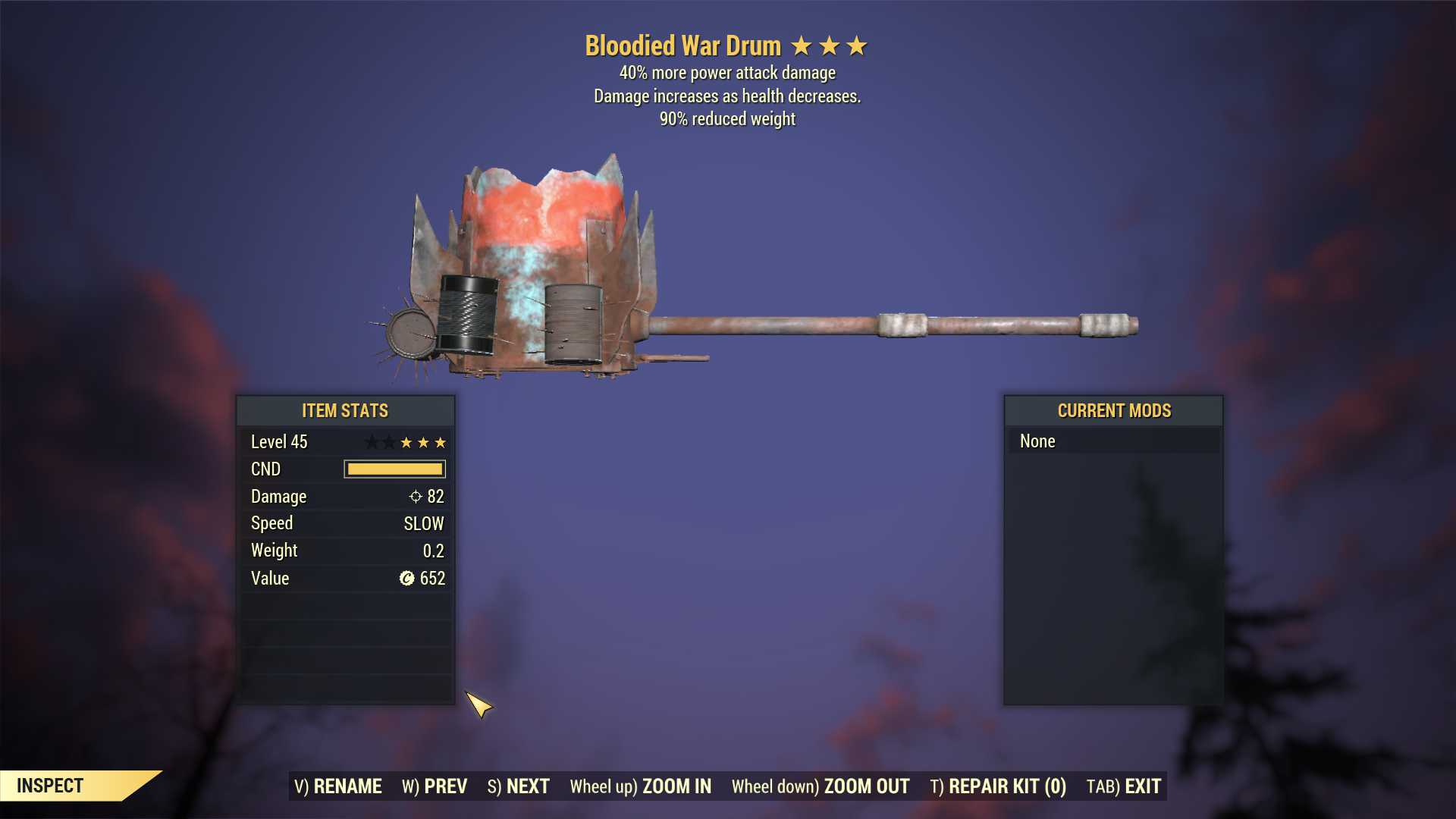Go to the previous item with PREV

point(435,786)
